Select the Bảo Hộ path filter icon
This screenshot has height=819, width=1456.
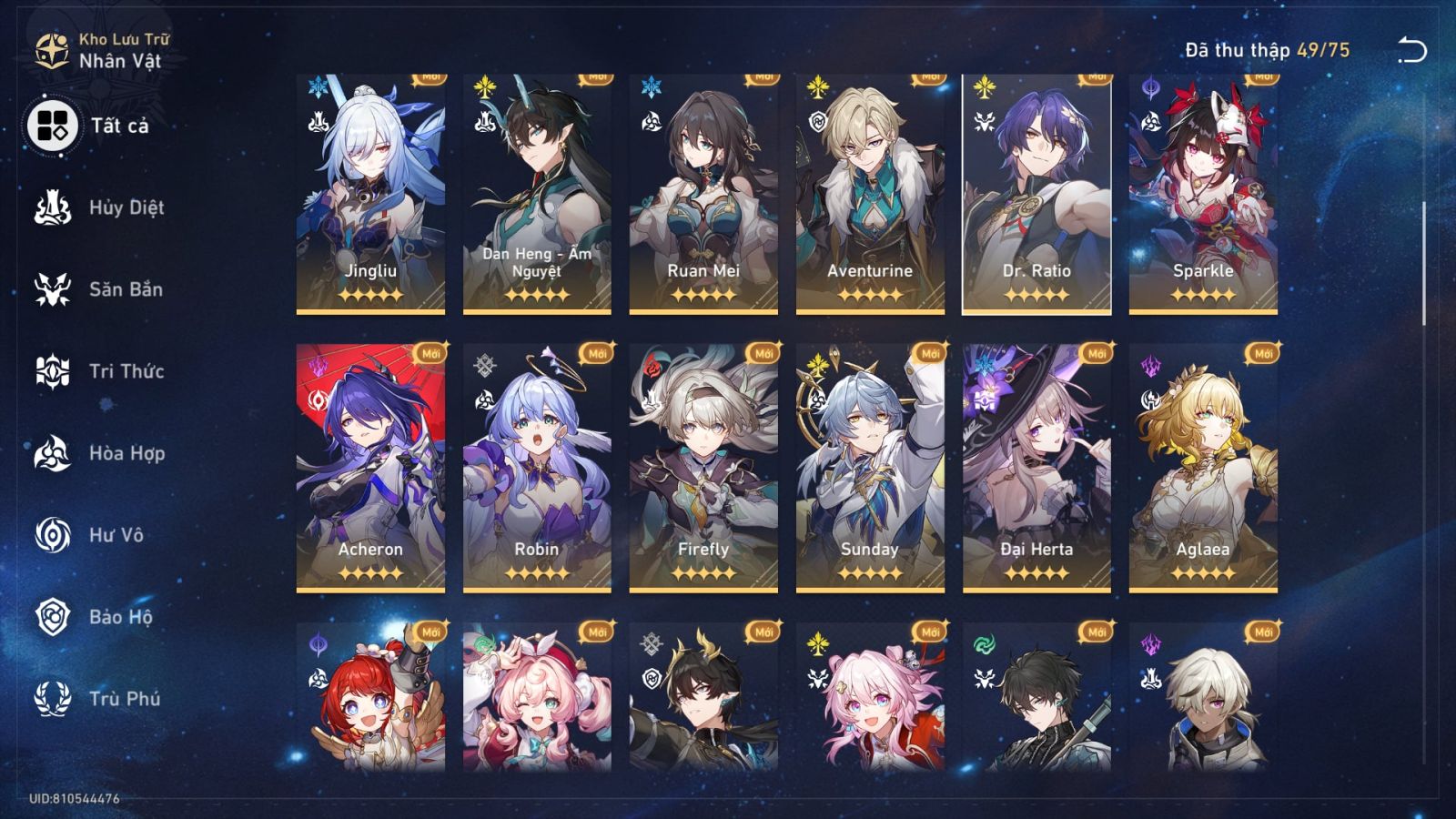click(x=55, y=617)
